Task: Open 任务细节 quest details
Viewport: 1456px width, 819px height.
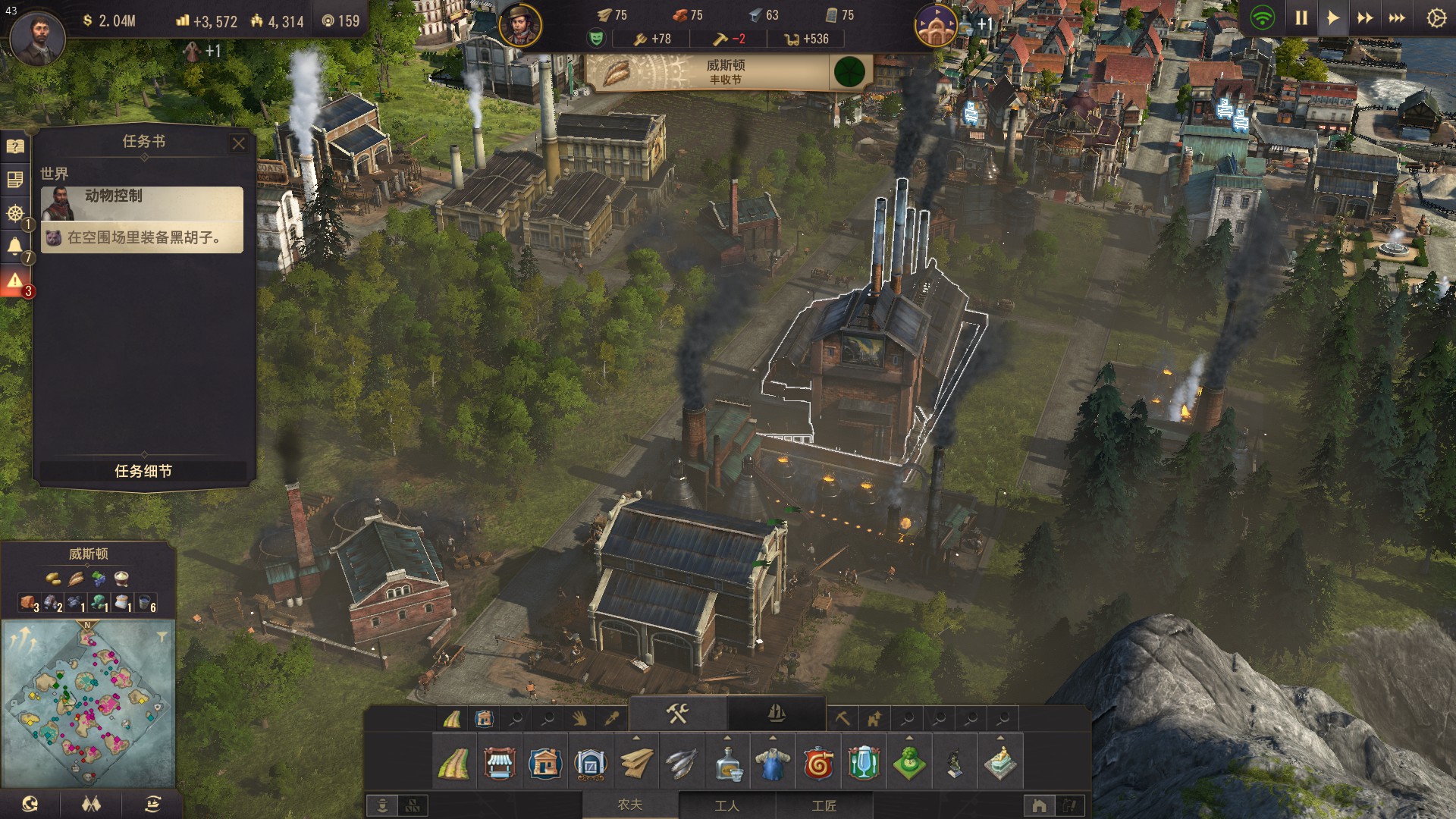Action: point(143,471)
